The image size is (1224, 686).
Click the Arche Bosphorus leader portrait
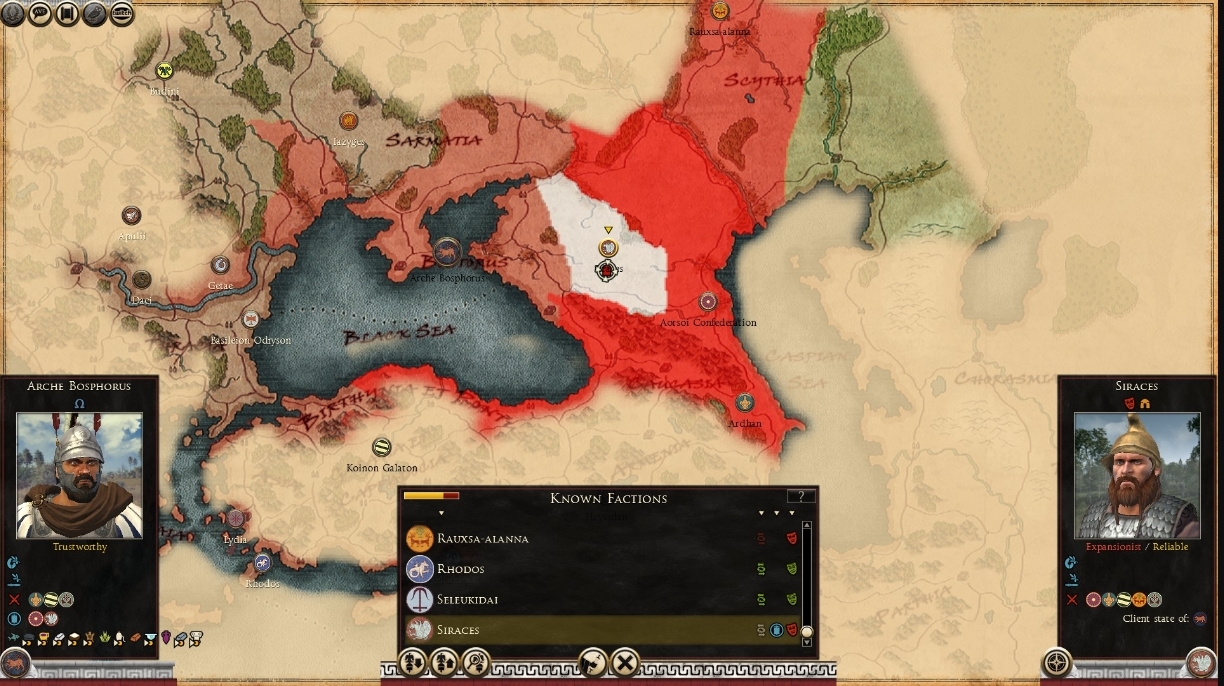click(79, 476)
